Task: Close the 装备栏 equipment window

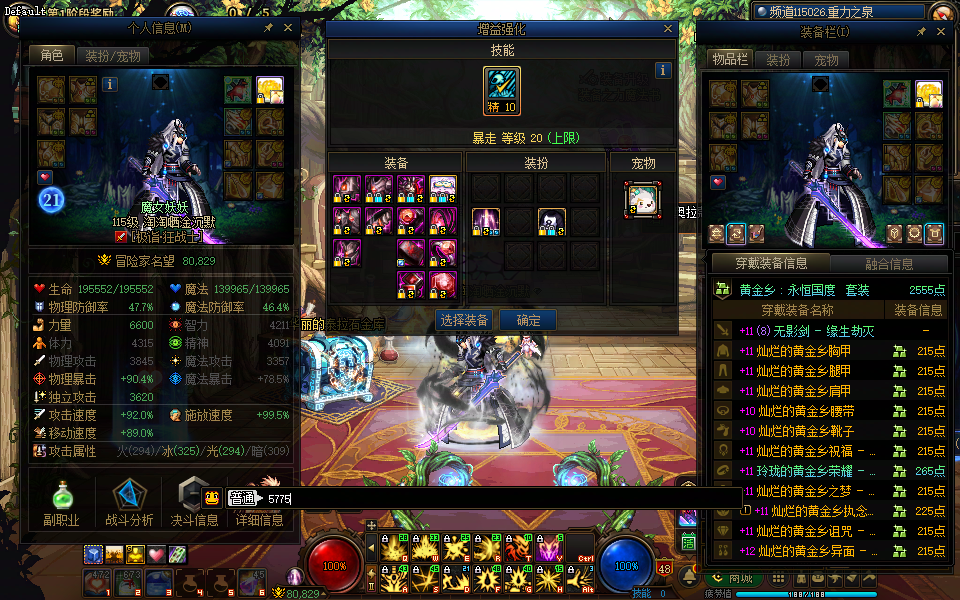Action: point(940,33)
